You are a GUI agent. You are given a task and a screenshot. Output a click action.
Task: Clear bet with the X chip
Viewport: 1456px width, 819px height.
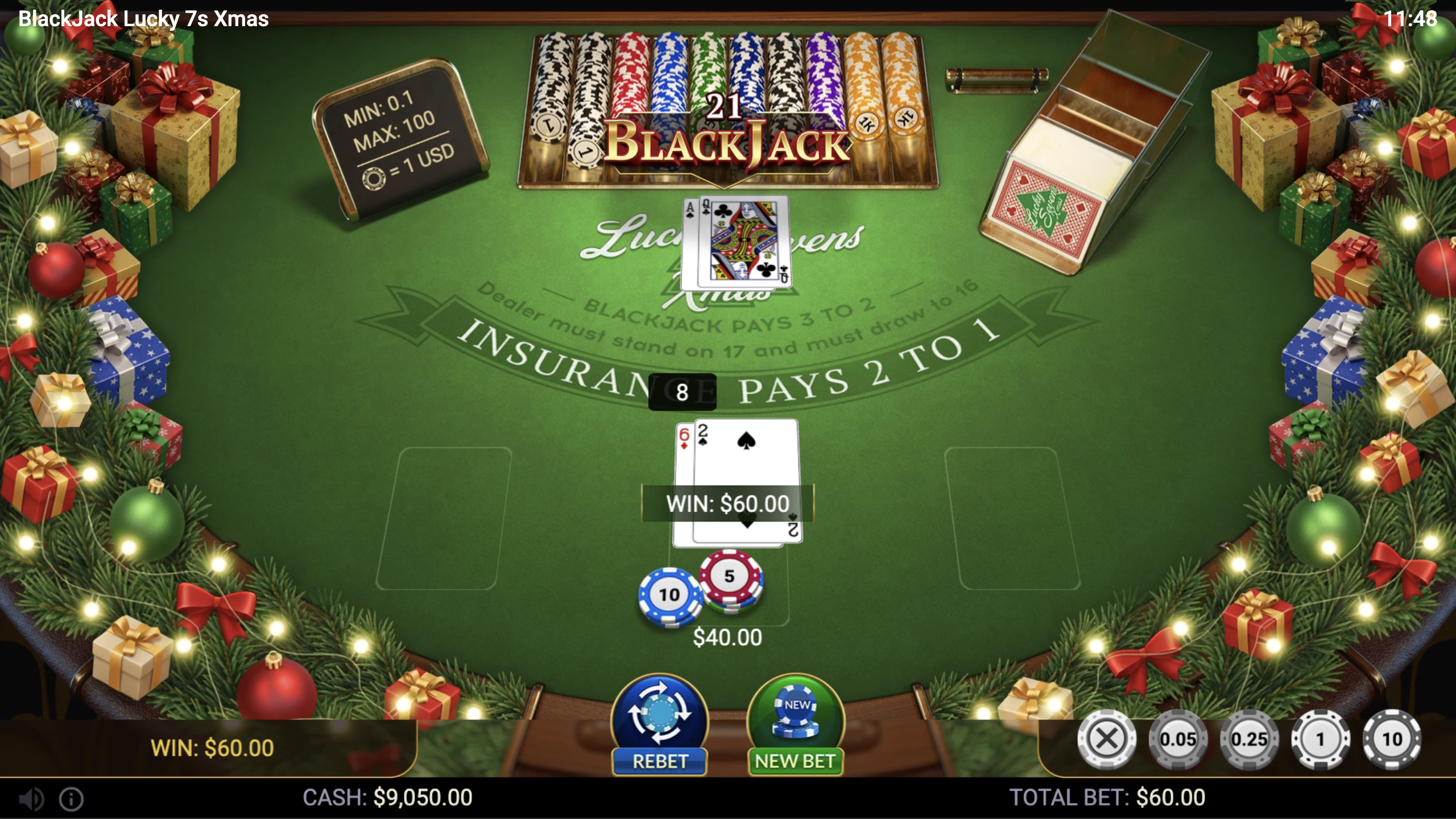tap(1106, 739)
